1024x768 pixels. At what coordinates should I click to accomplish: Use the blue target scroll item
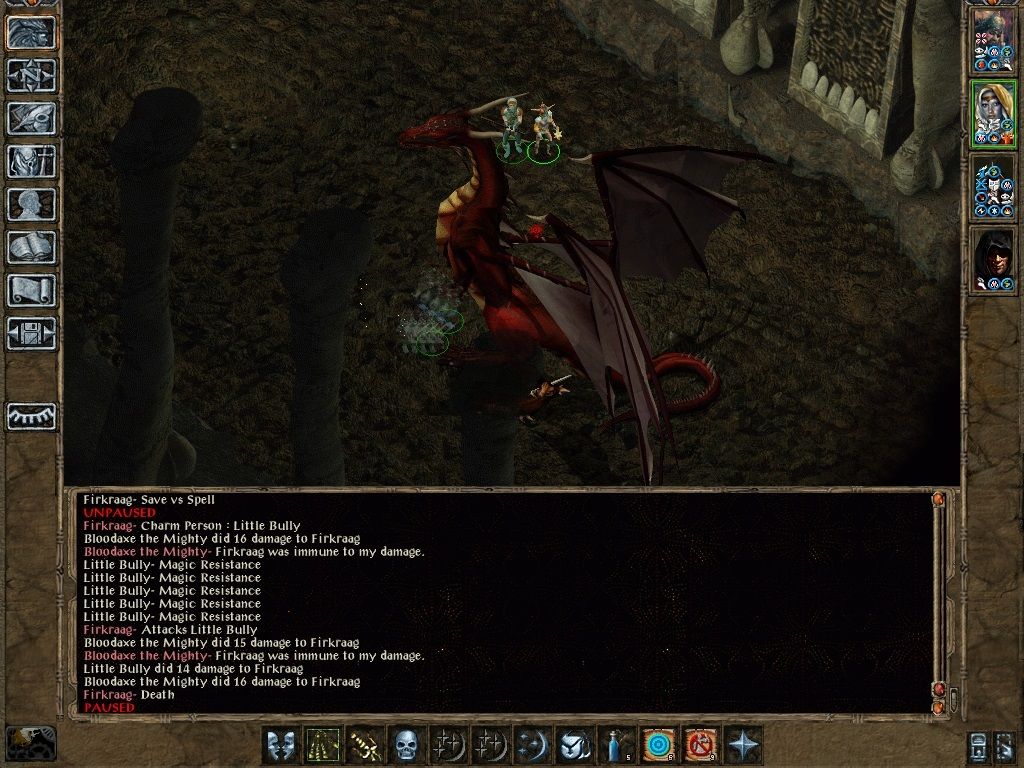coord(658,746)
